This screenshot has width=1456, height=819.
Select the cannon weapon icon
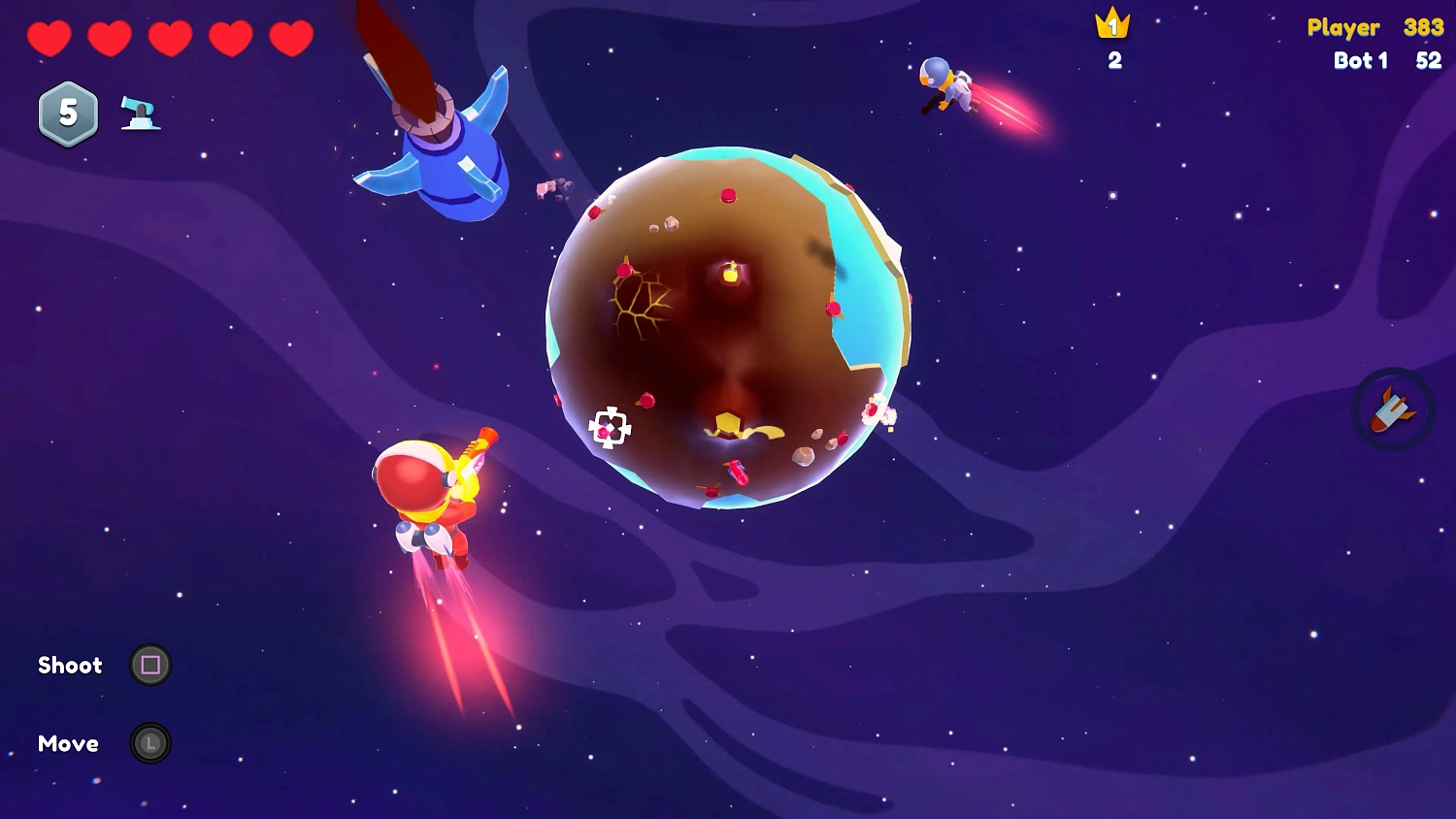tap(139, 113)
